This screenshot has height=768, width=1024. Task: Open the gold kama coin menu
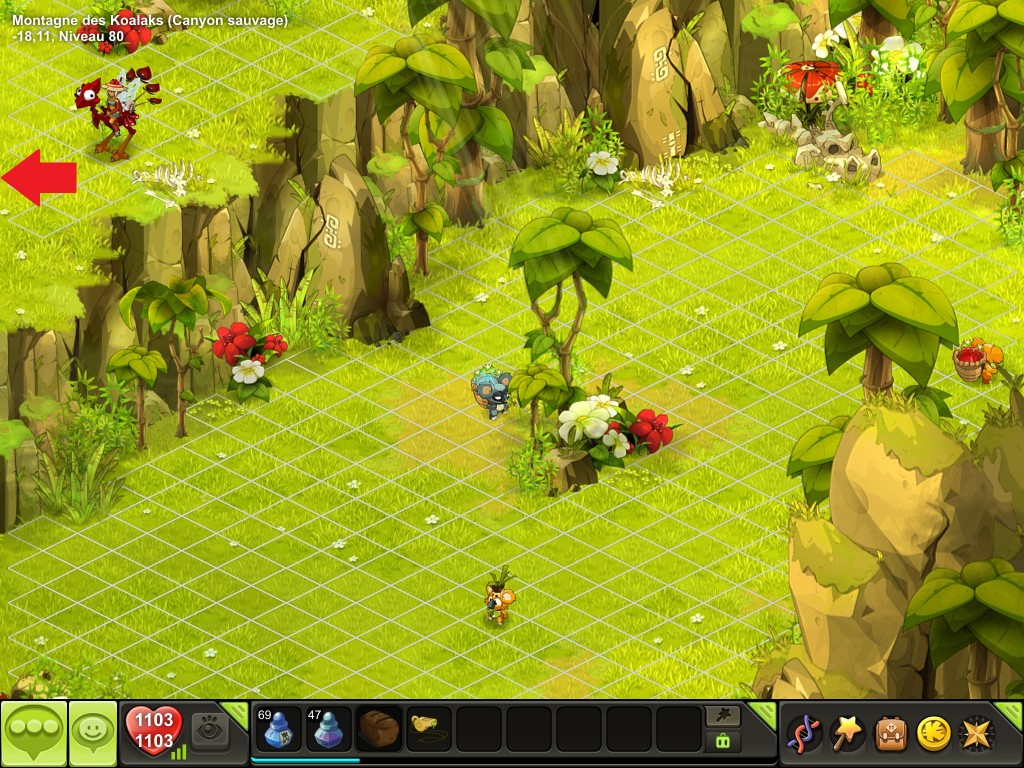(x=933, y=733)
